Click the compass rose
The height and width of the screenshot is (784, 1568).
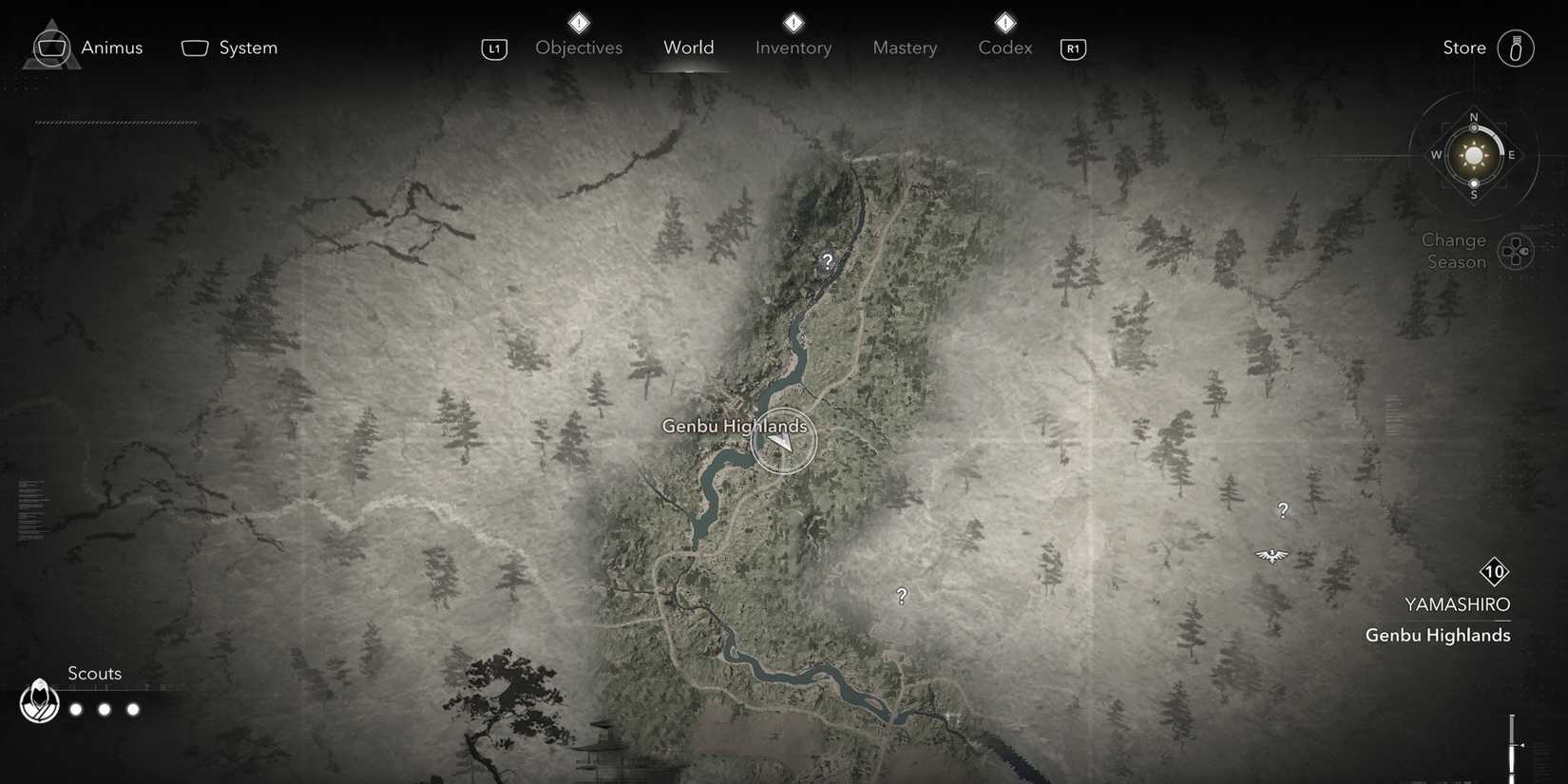pos(1473,155)
